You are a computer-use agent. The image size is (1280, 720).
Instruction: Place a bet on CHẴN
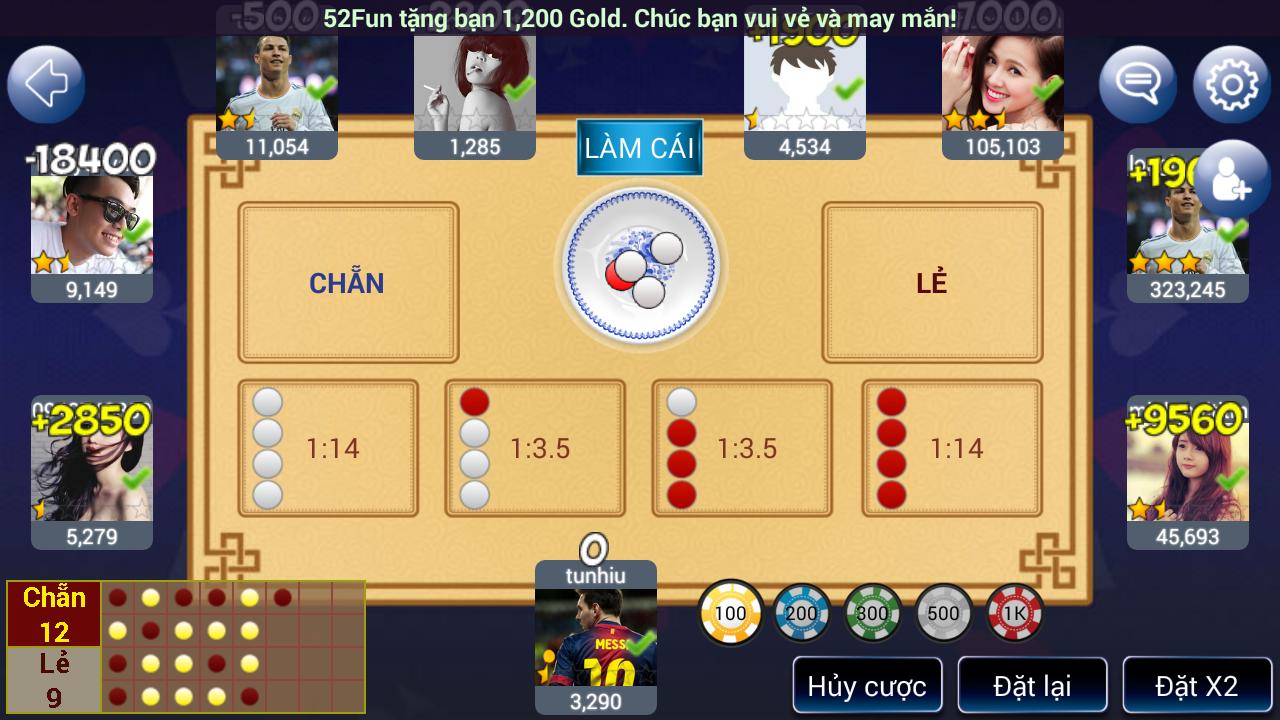tap(347, 282)
